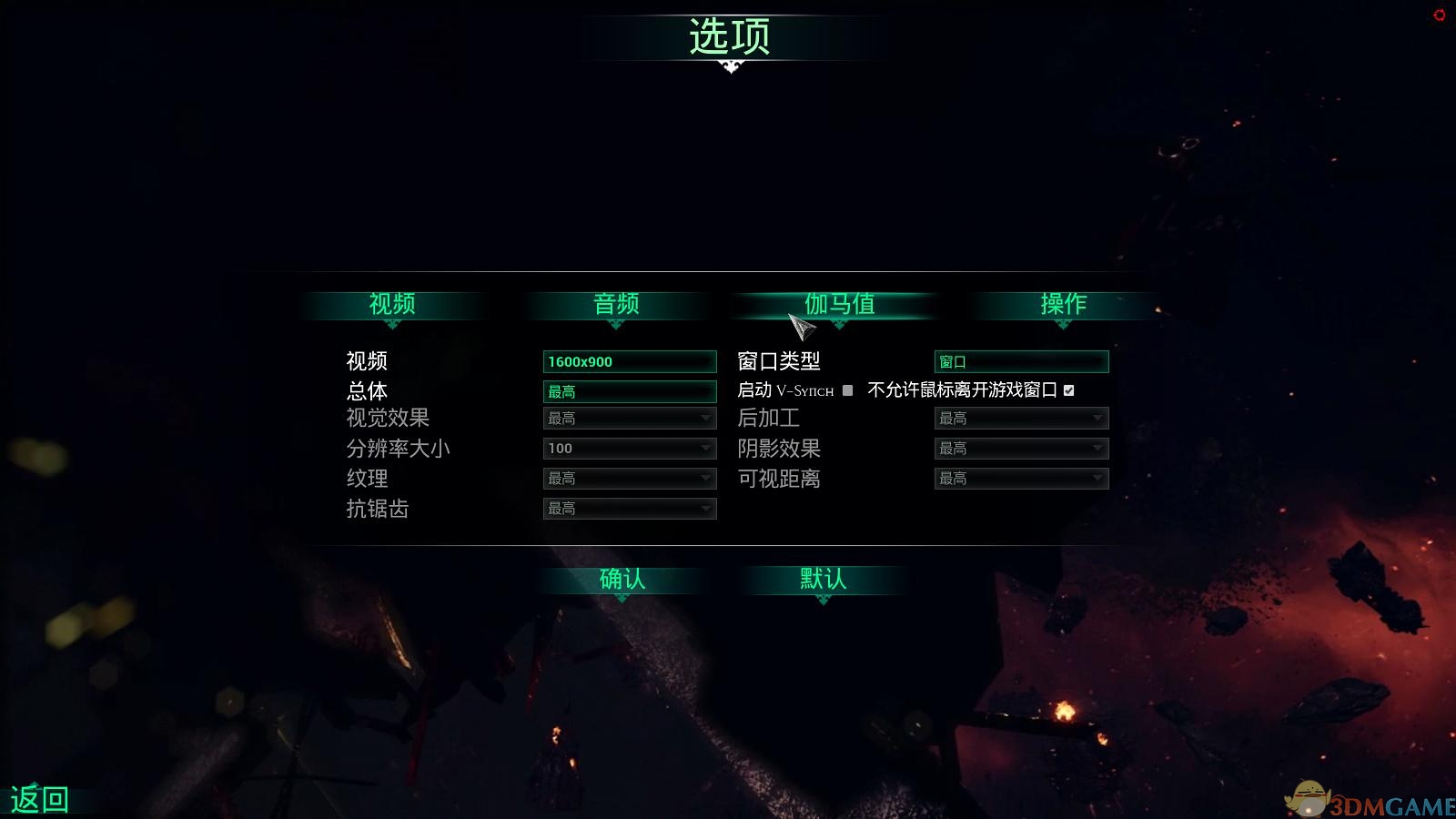This screenshot has width=1456, height=819.
Task: Open the 窗口类型 window mode dropdown
Action: tap(1021, 361)
